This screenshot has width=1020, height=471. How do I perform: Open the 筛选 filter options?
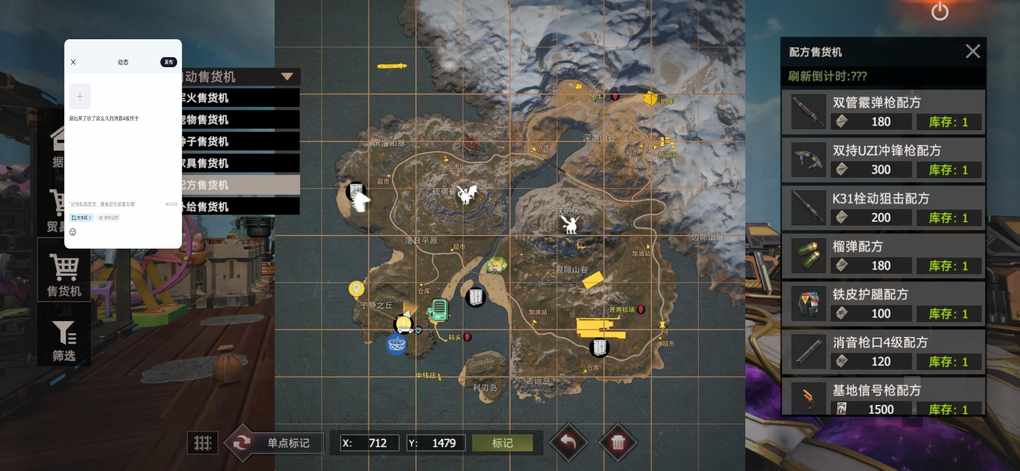(x=64, y=339)
